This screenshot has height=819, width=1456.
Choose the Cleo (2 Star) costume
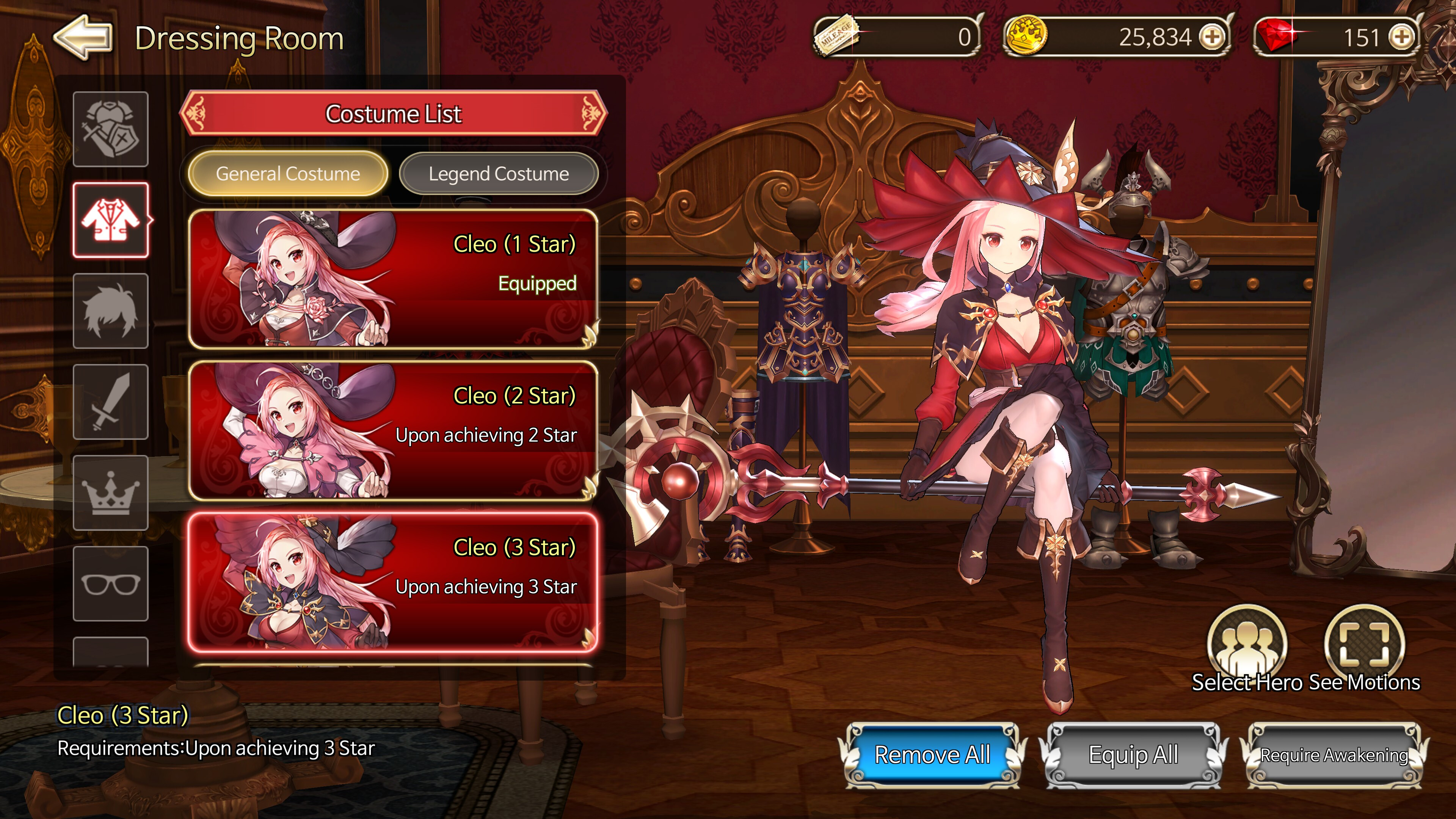[393, 430]
